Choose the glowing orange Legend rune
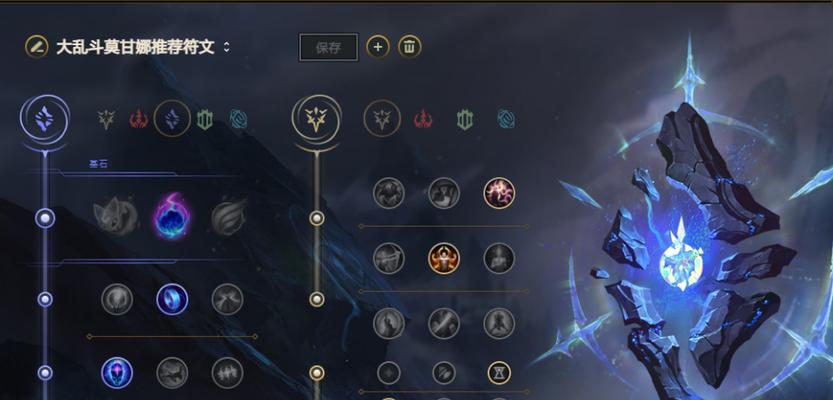The width and height of the screenshot is (833, 400). point(443,258)
